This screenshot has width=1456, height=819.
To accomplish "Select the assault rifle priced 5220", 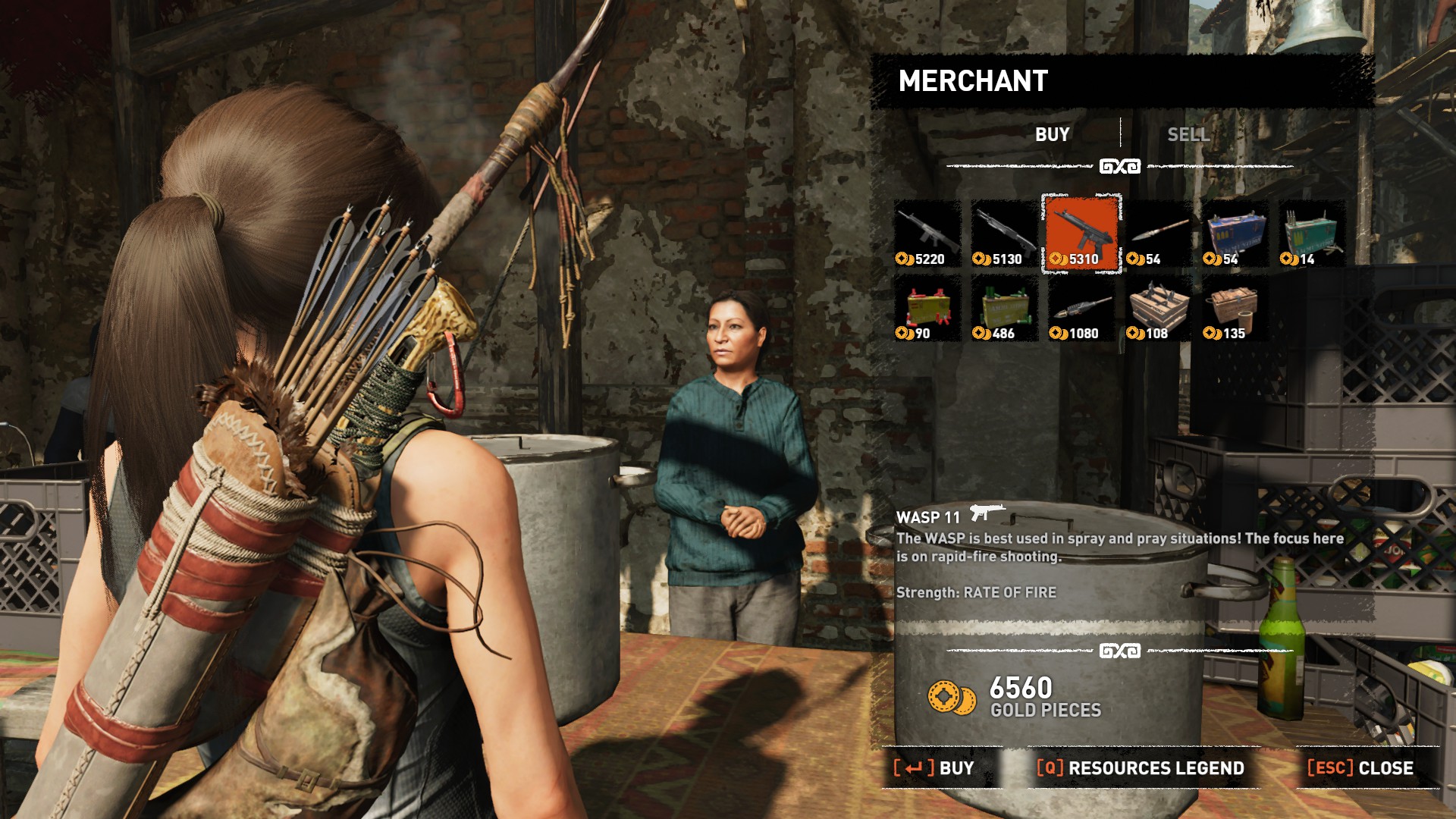I will (927, 234).
